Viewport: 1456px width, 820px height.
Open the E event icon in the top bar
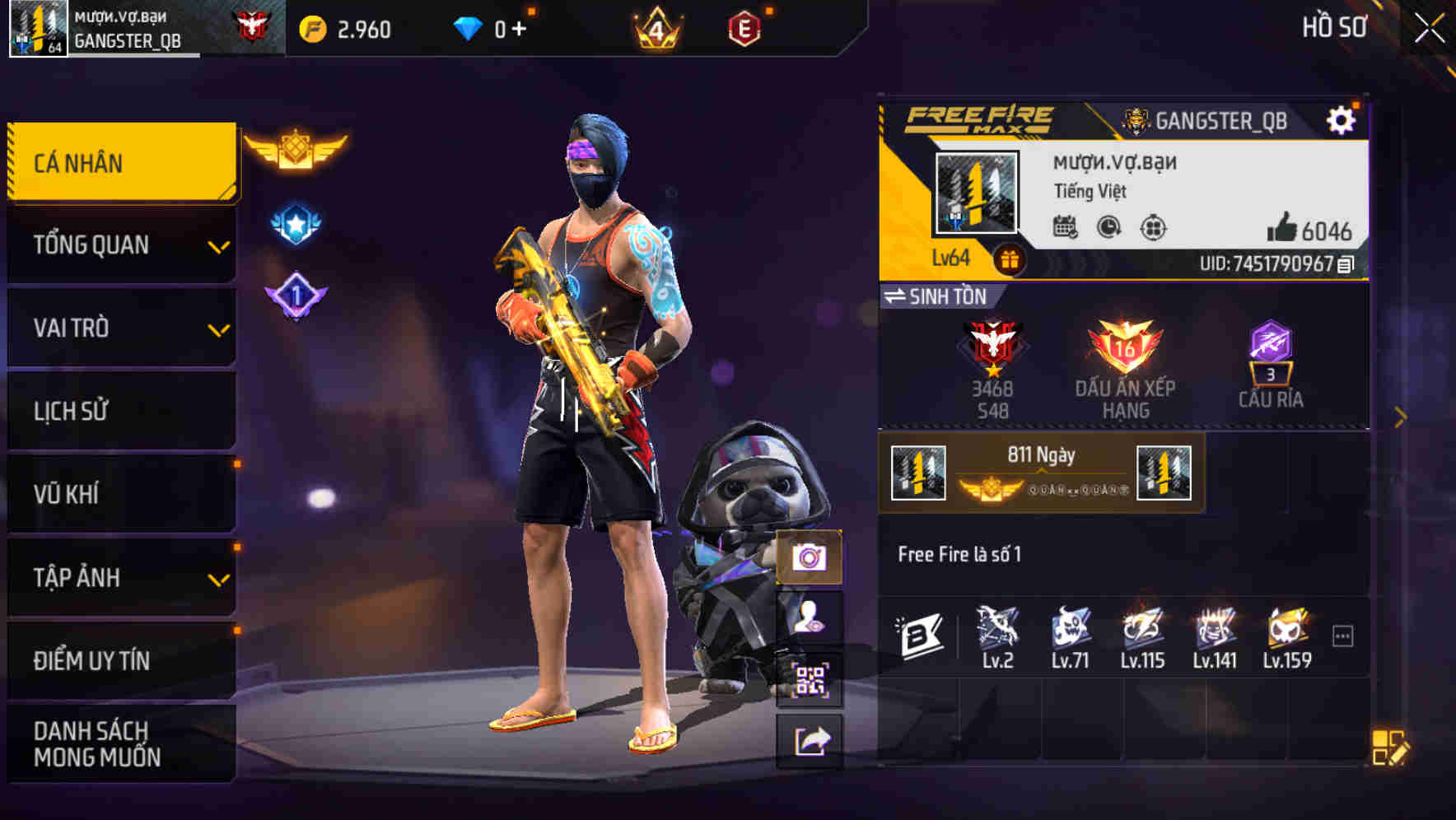click(746, 27)
